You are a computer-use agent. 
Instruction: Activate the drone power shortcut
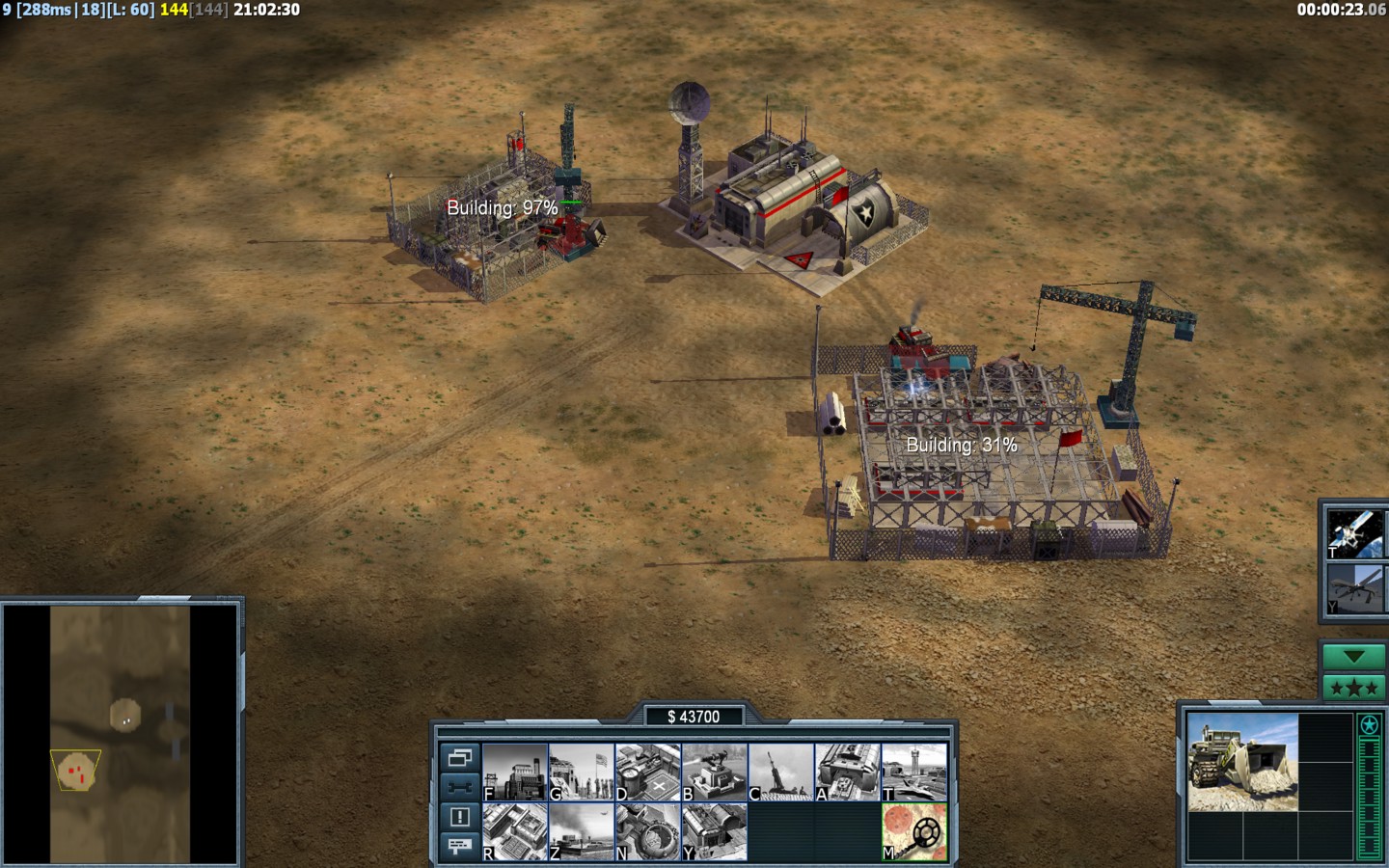tap(1355, 588)
